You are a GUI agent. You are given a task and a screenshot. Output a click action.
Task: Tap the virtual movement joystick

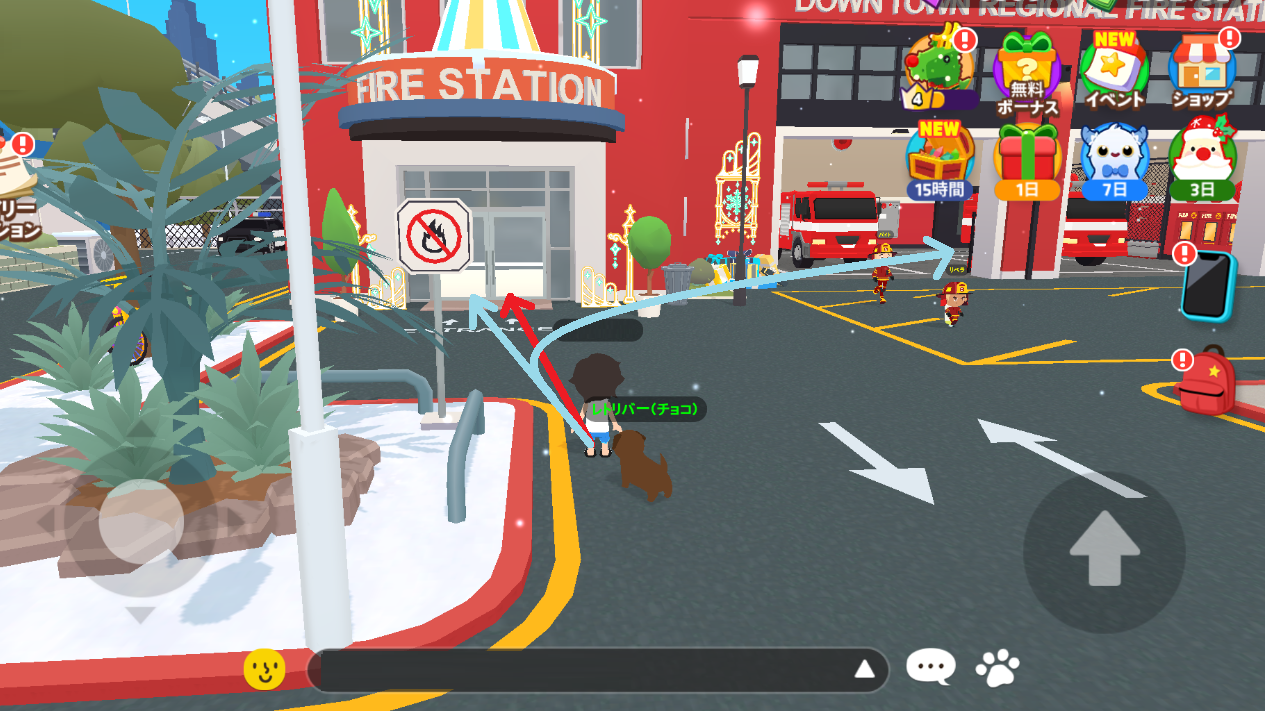pos(140,520)
